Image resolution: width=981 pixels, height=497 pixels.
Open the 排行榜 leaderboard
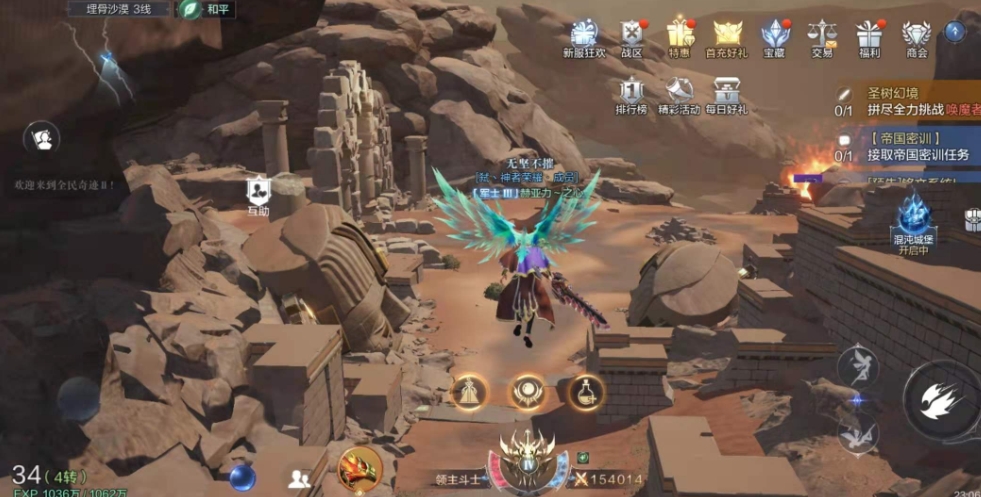pos(632,94)
